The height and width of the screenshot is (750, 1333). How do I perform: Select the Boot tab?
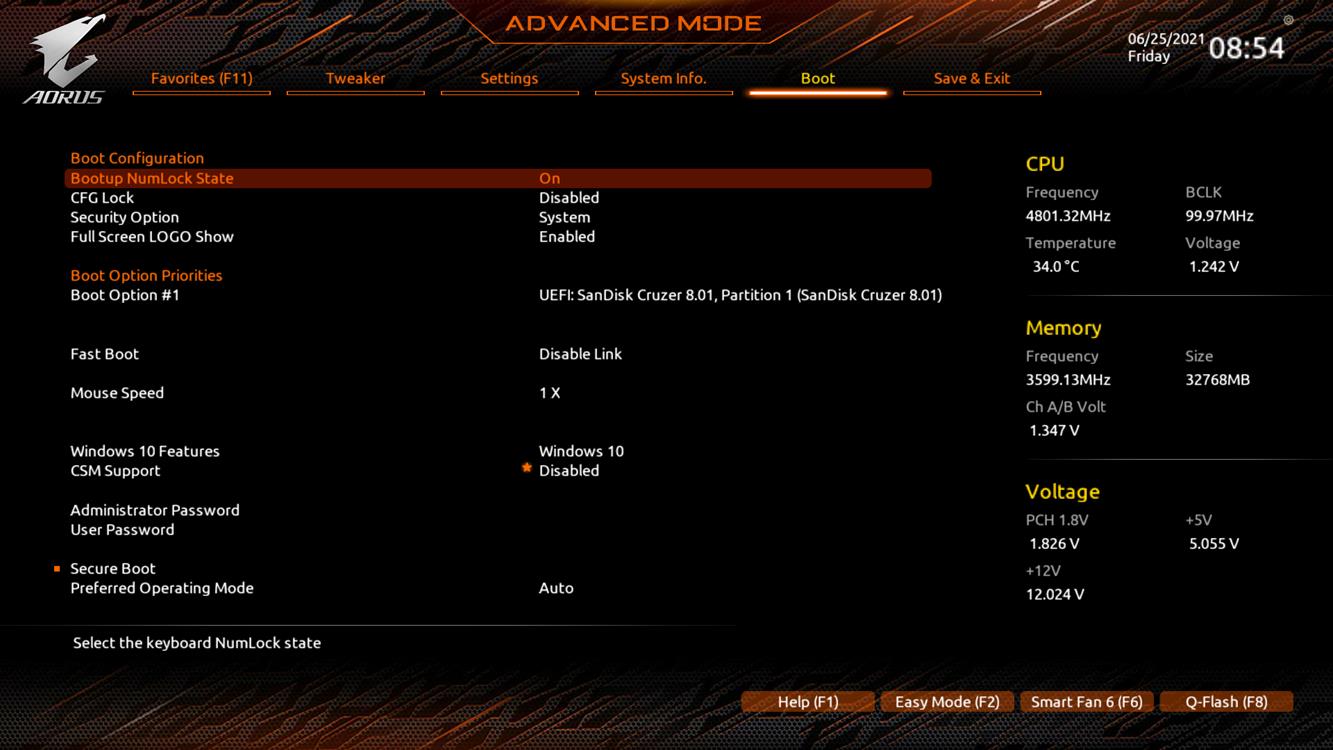(x=817, y=78)
